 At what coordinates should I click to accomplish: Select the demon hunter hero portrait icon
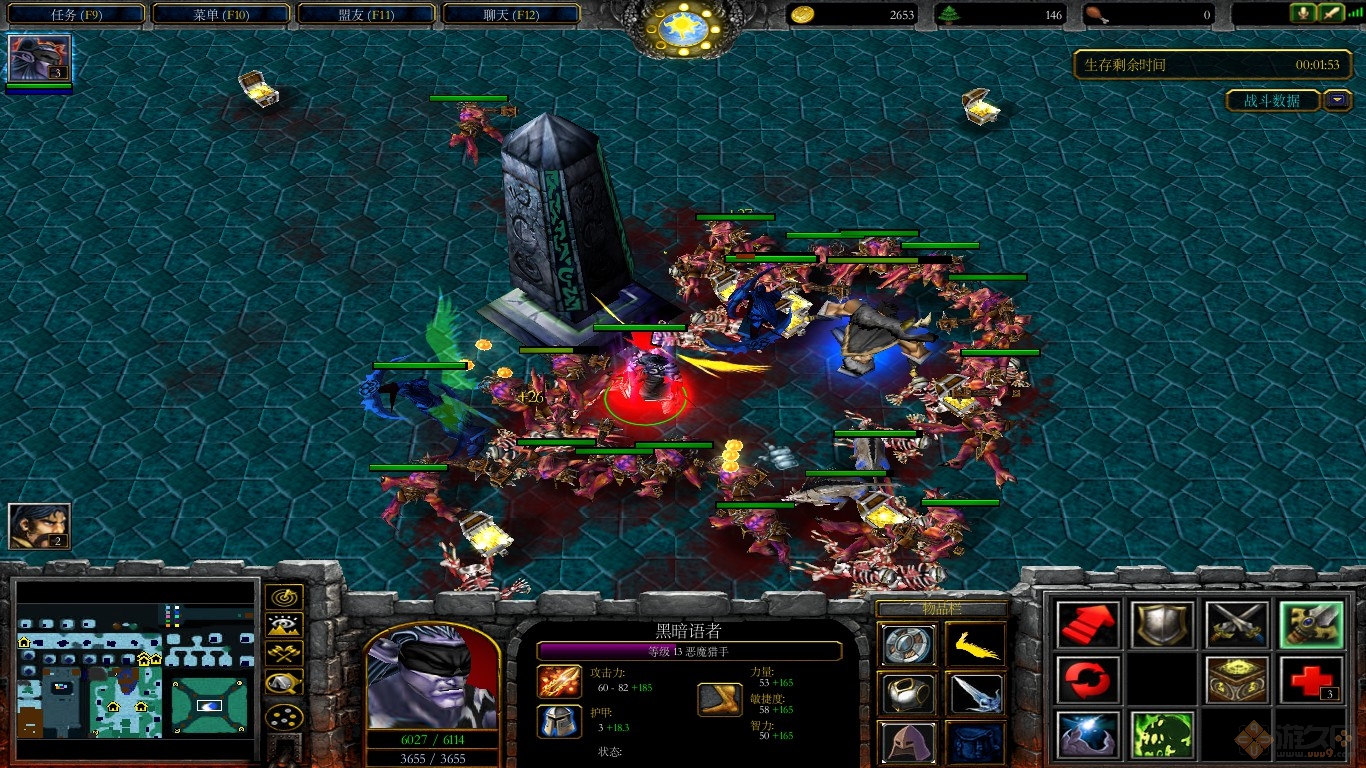(39, 58)
